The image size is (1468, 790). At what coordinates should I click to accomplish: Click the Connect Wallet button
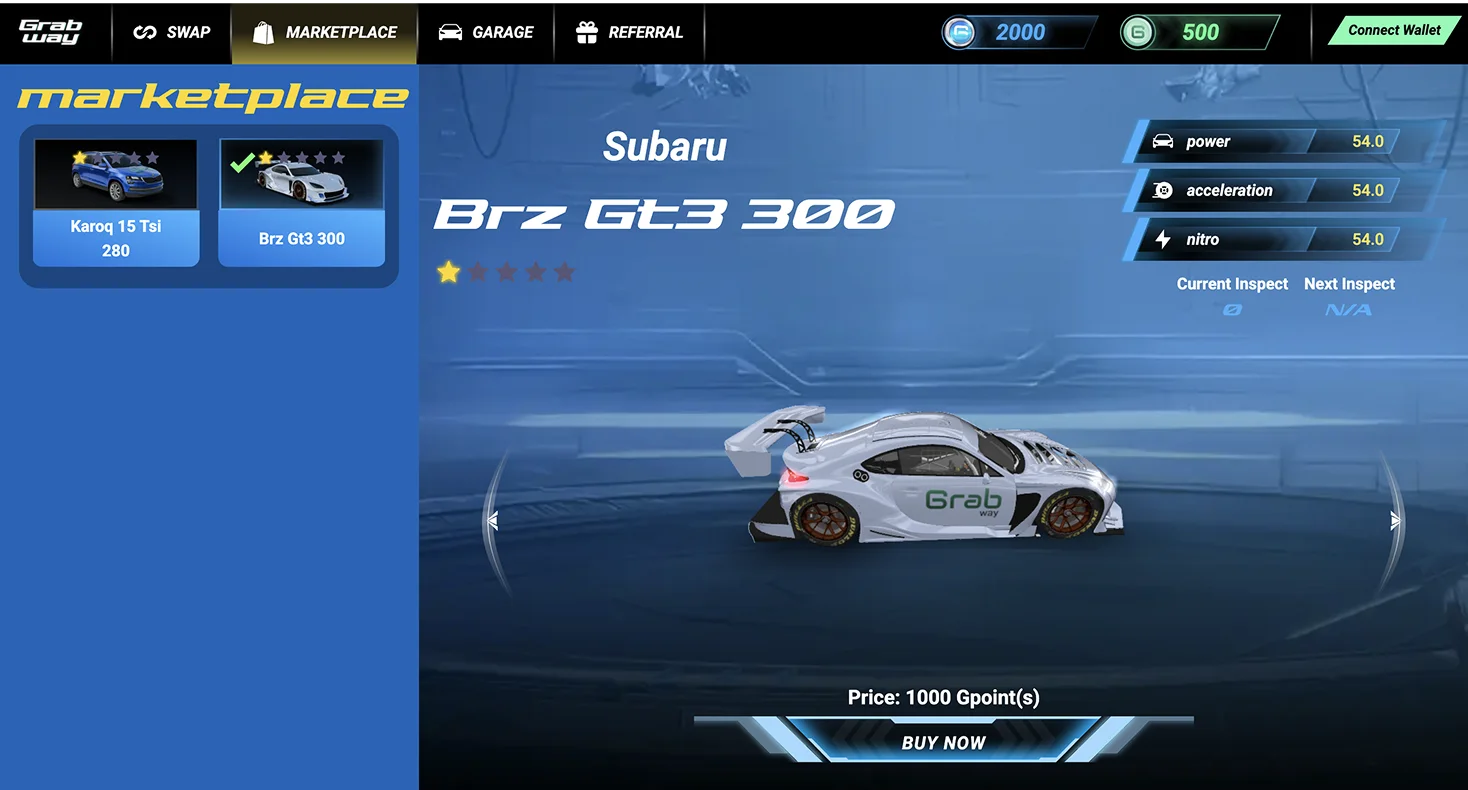point(1393,30)
